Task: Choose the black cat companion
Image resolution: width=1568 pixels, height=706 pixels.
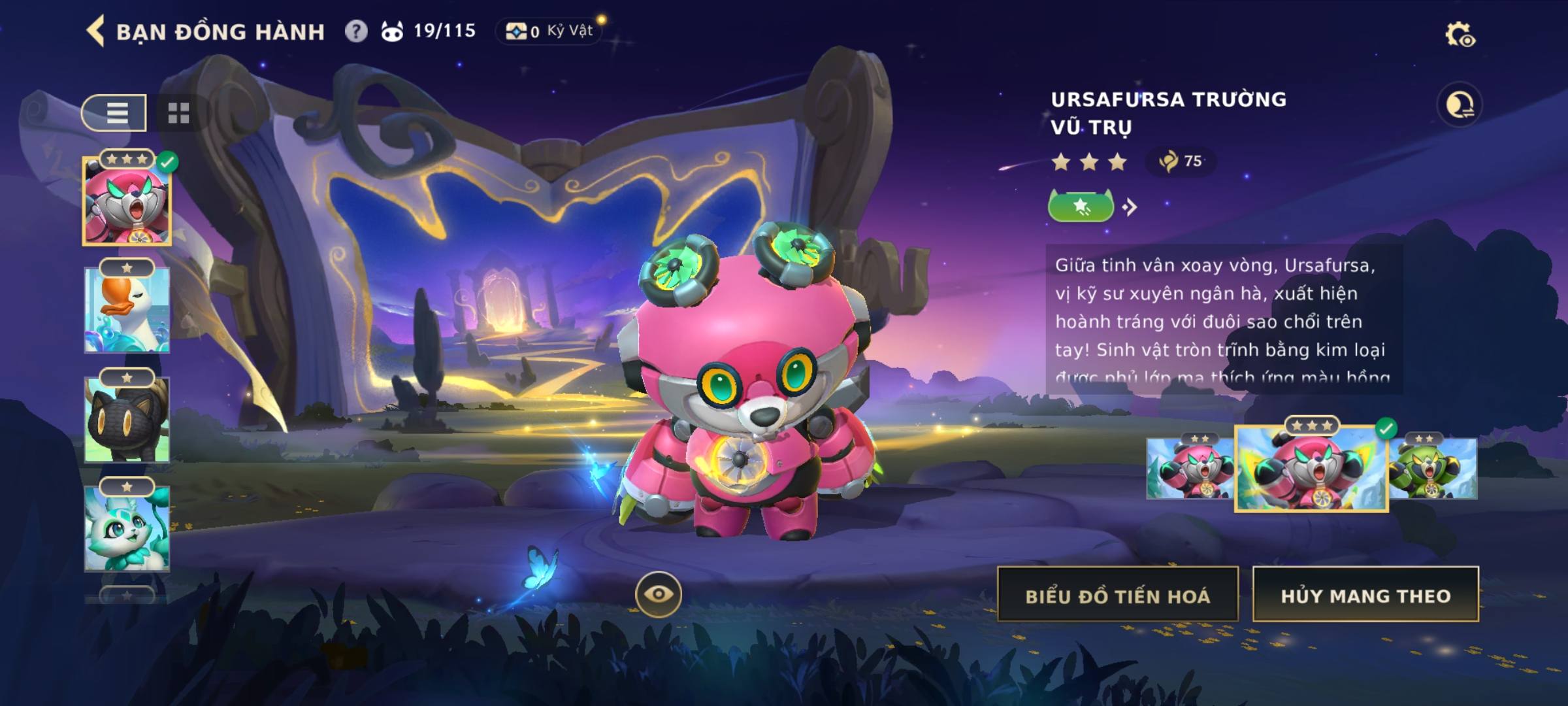Action: point(127,420)
